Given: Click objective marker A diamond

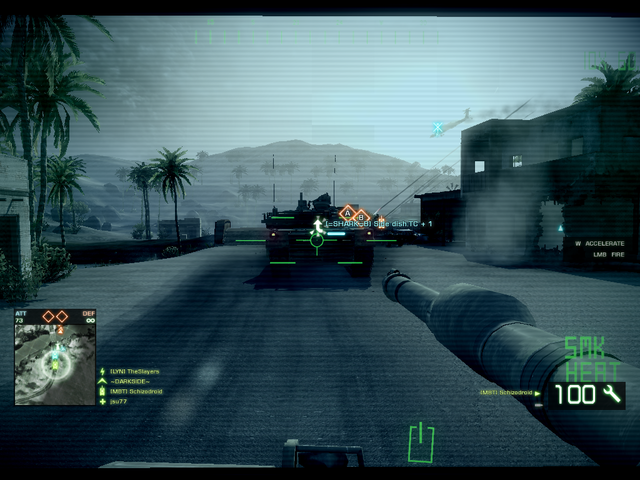Looking at the screenshot, I should pos(348,212).
